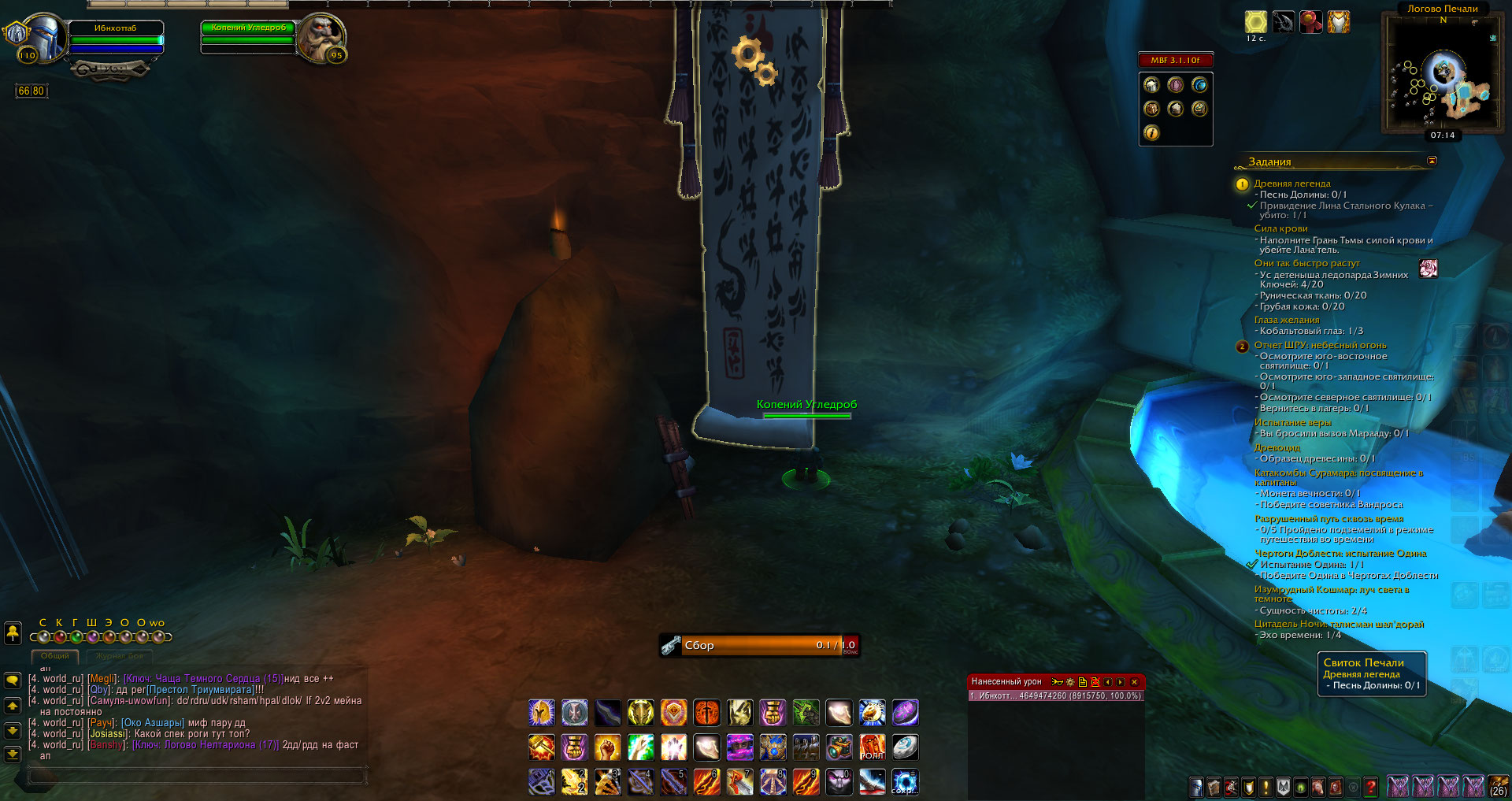Click the MBF info button
The height and width of the screenshot is (801, 1512).
pyautogui.click(x=1151, y=133)
